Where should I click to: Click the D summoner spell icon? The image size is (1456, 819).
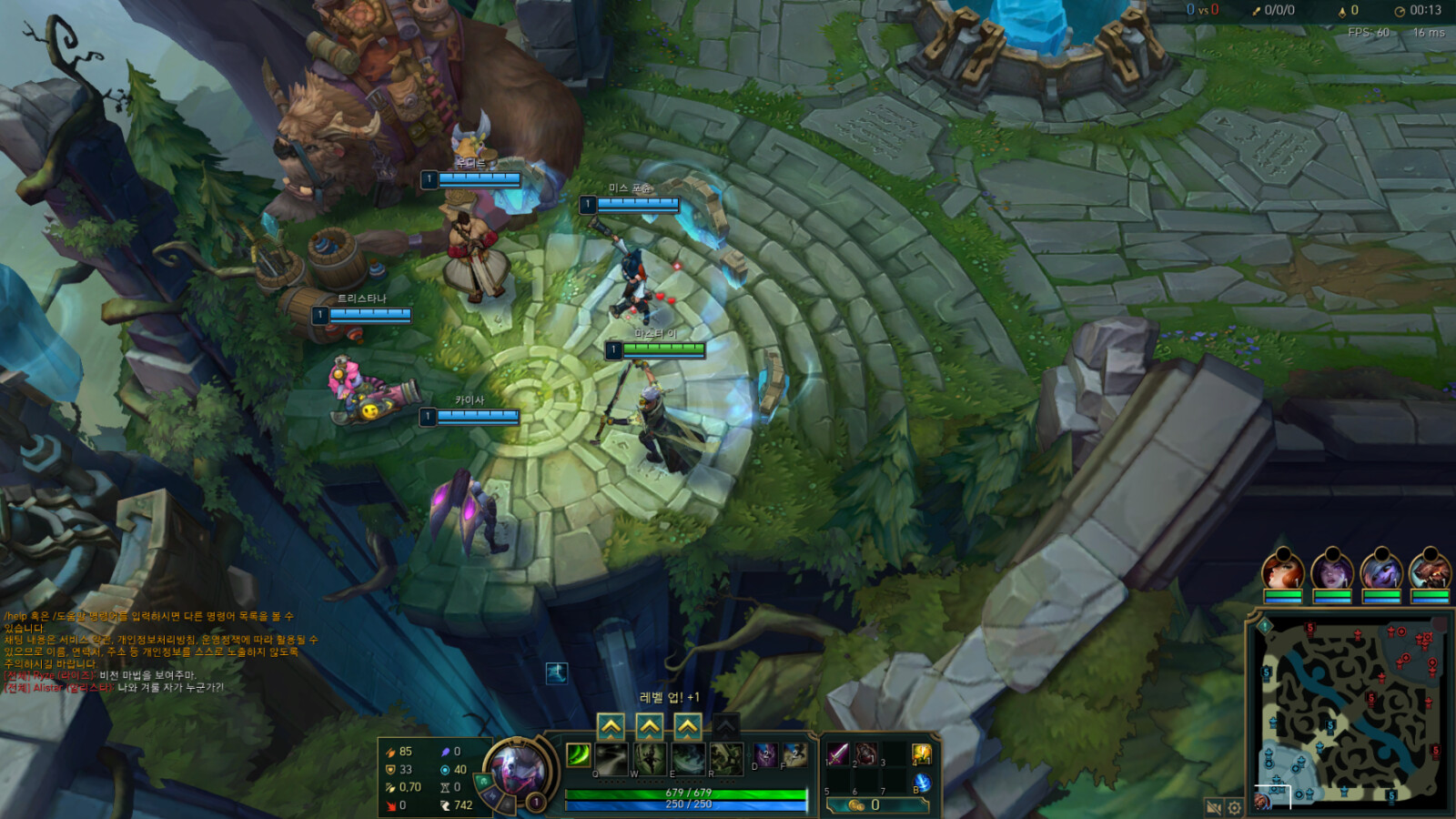coord(766,753)
